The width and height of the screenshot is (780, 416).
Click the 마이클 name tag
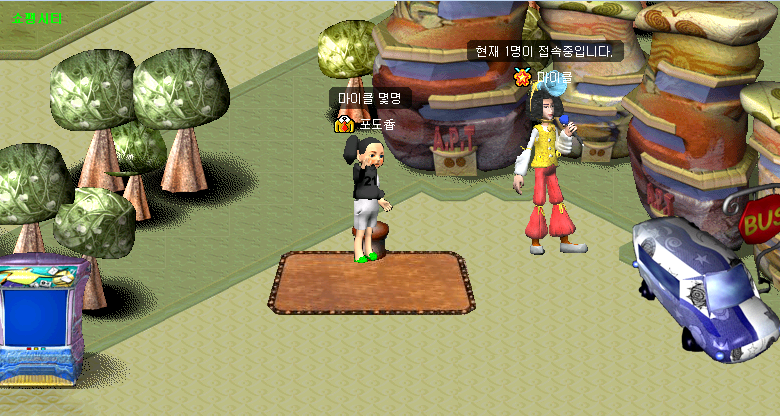pos(553,76)
